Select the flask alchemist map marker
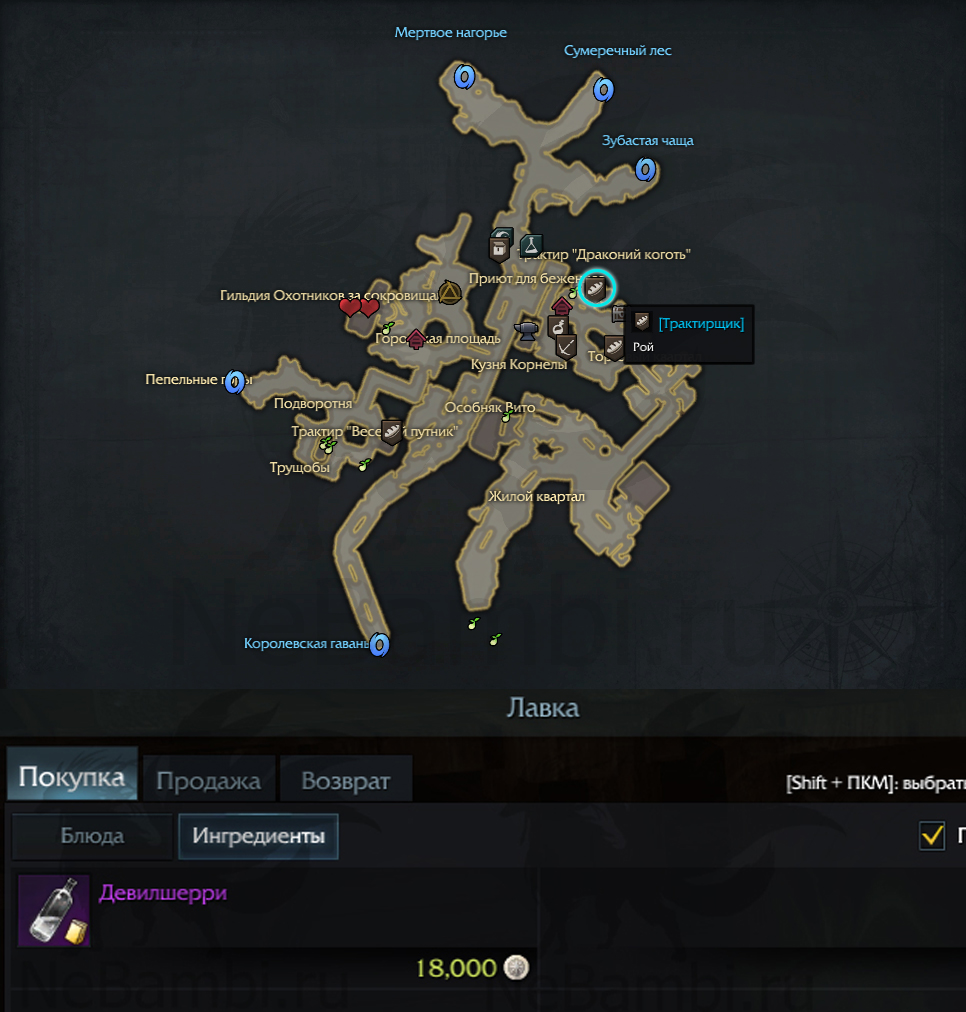Image resolution: width=966 pixels, height=1012 pixels. (531, 243)
